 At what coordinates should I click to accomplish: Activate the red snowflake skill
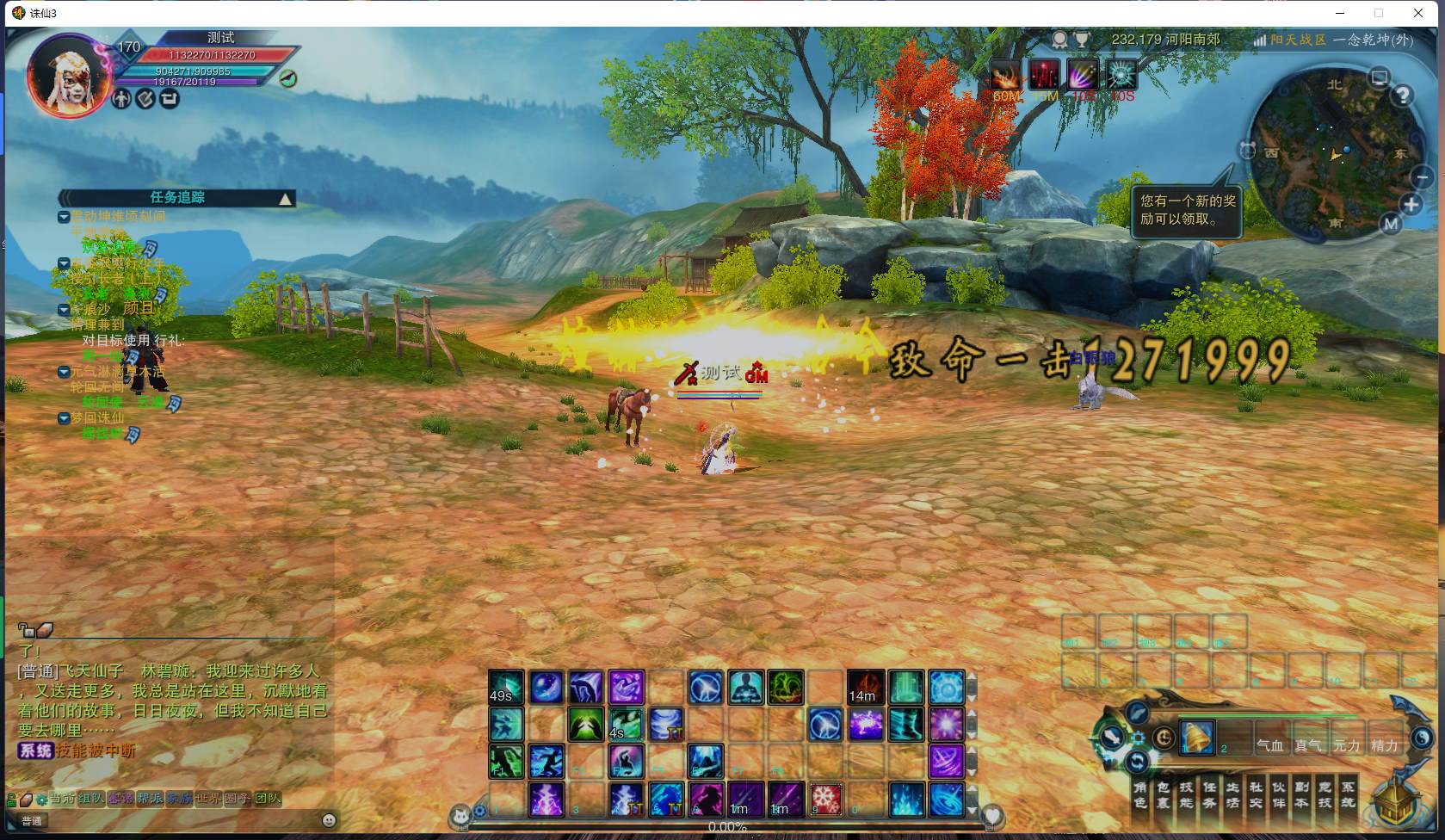(826, 799)
